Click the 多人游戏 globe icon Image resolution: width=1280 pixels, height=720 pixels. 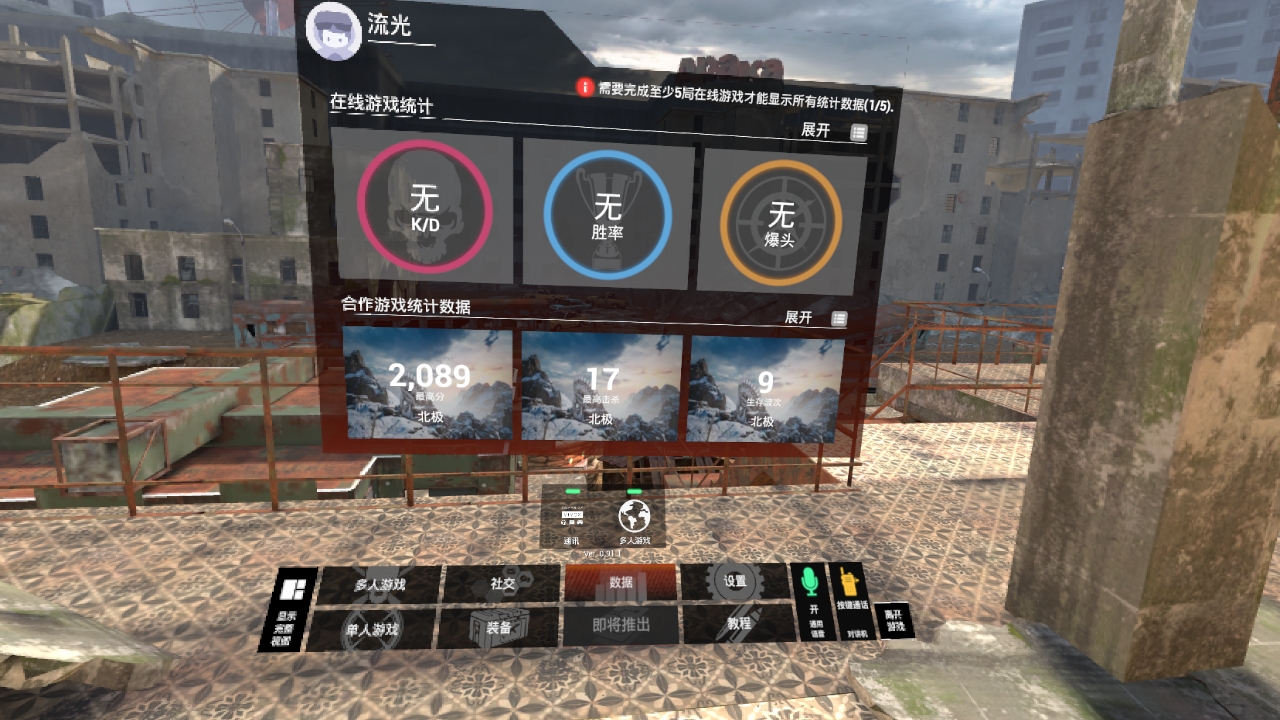point(635,518)
